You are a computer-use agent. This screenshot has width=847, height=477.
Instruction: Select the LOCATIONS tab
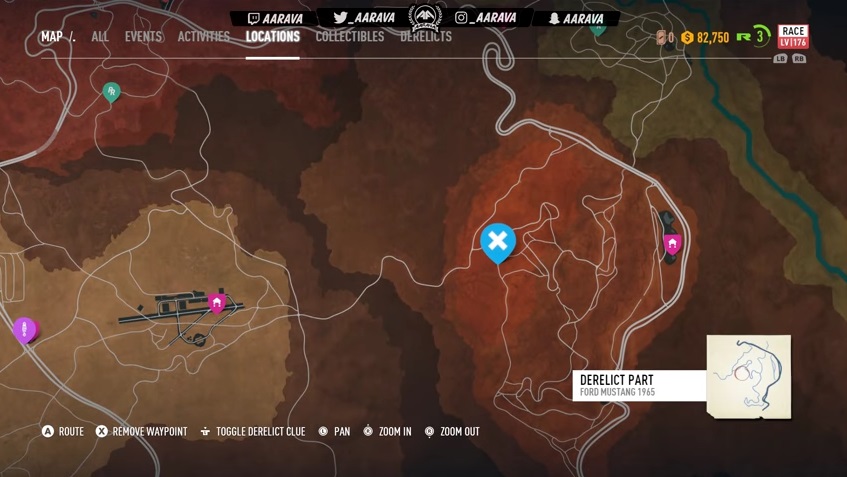pos(273,37)
